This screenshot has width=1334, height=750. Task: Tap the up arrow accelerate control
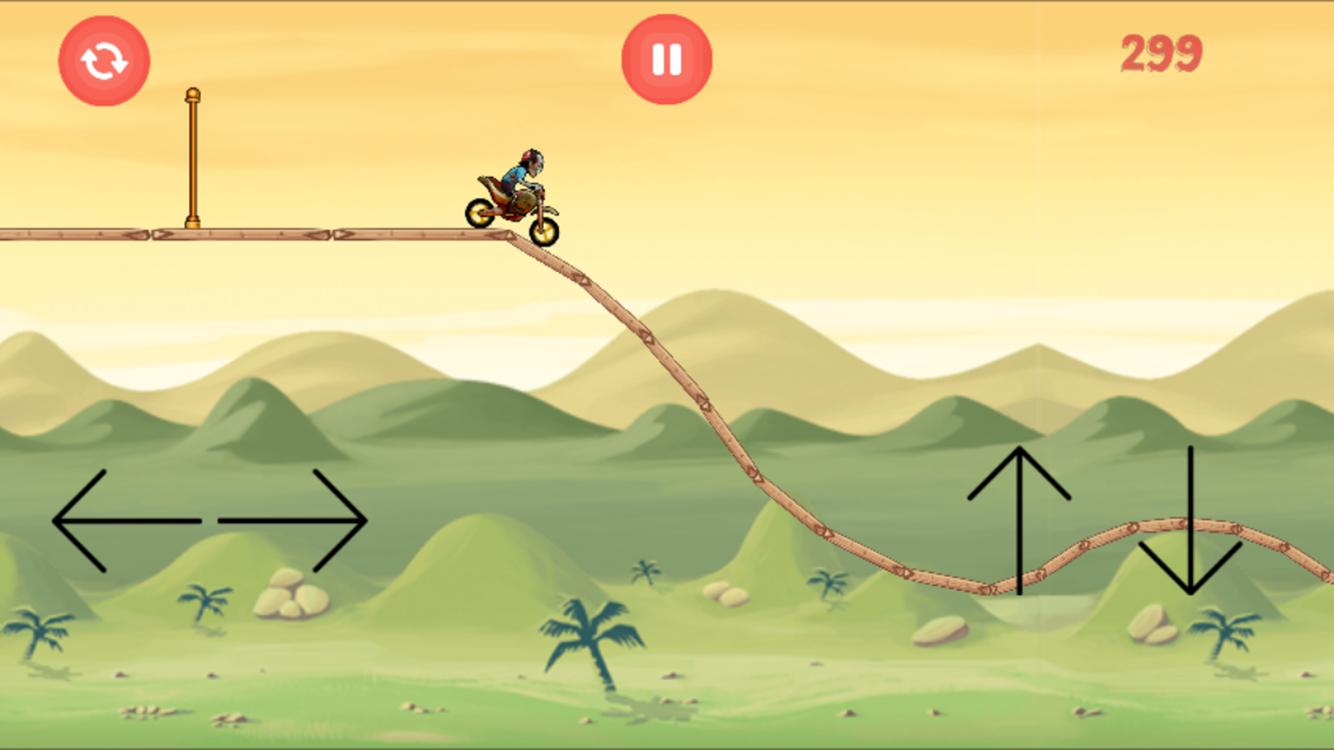click(1019, 520)
